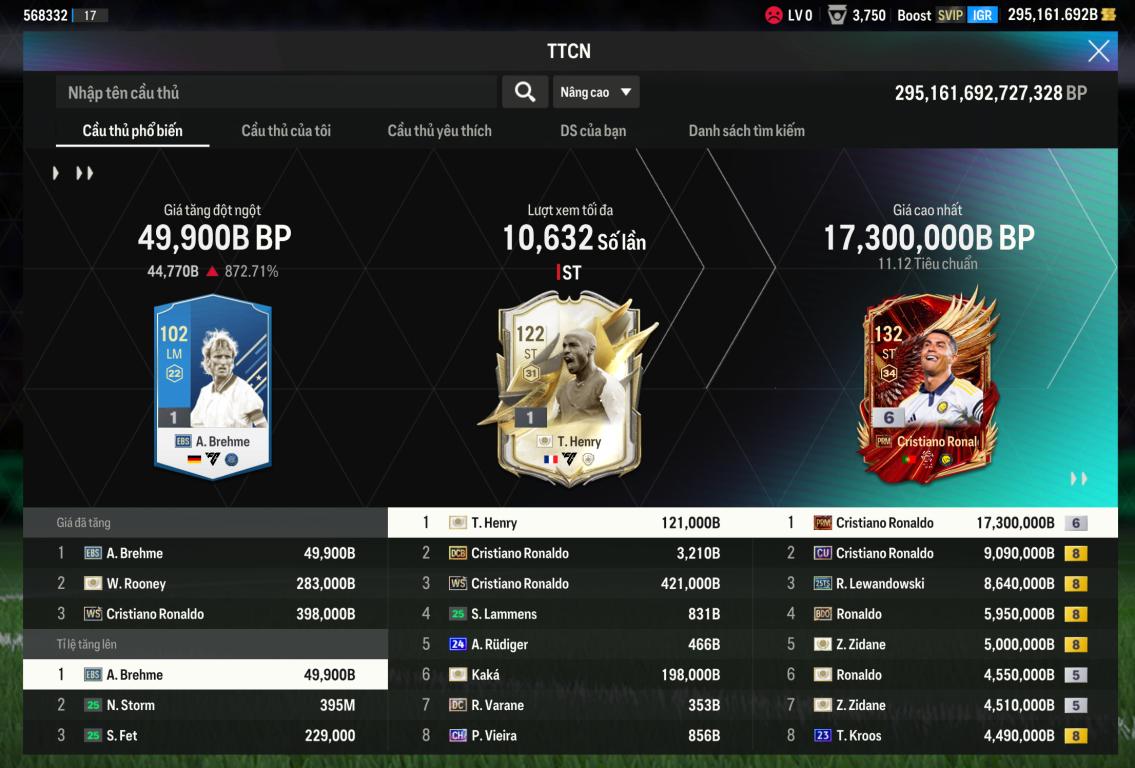Click the magnifying glass search button
This screenshot has width=1135, height=768.
tap(524, 93)
